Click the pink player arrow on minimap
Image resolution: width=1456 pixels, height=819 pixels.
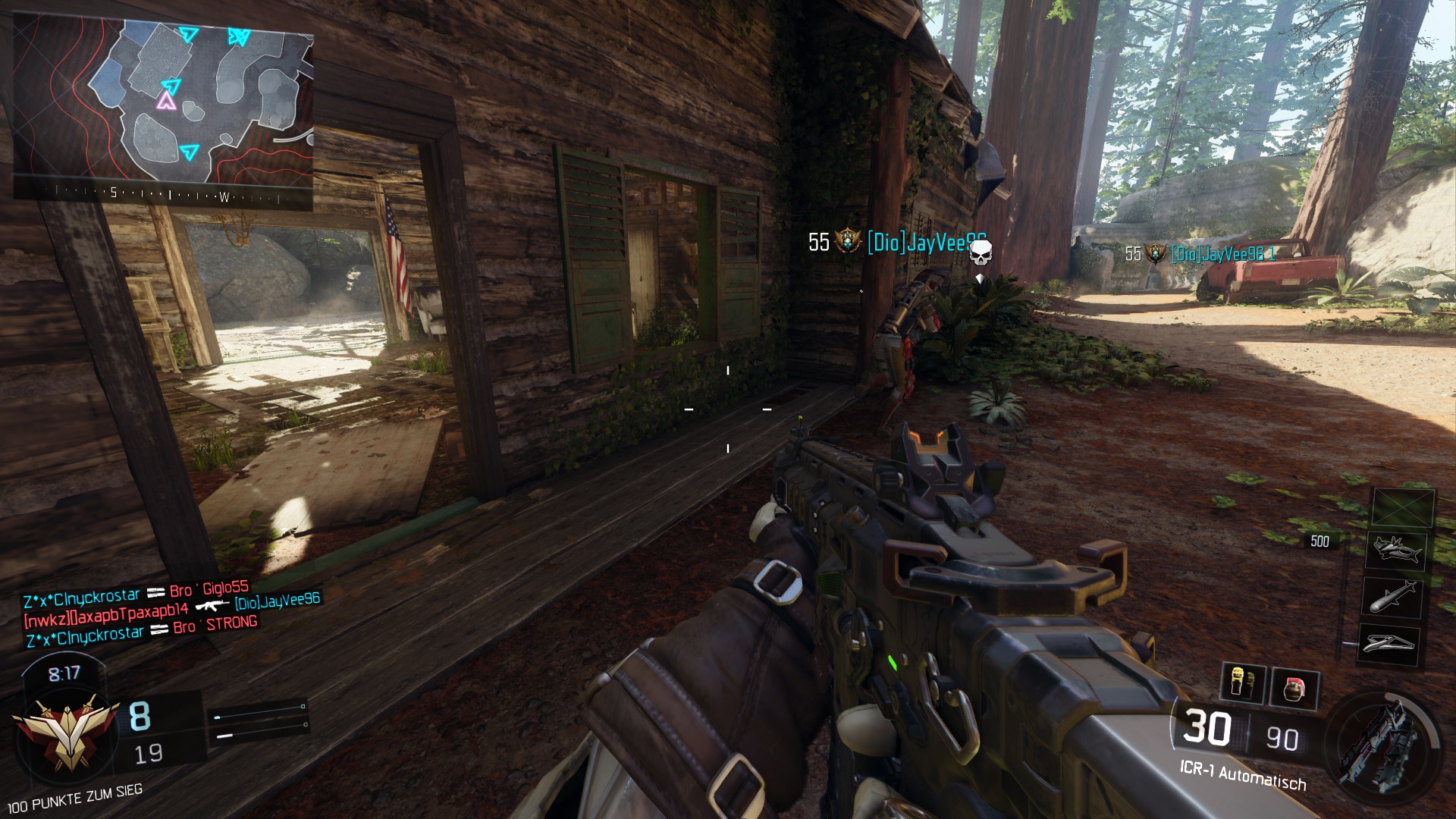tap(165, 102)
